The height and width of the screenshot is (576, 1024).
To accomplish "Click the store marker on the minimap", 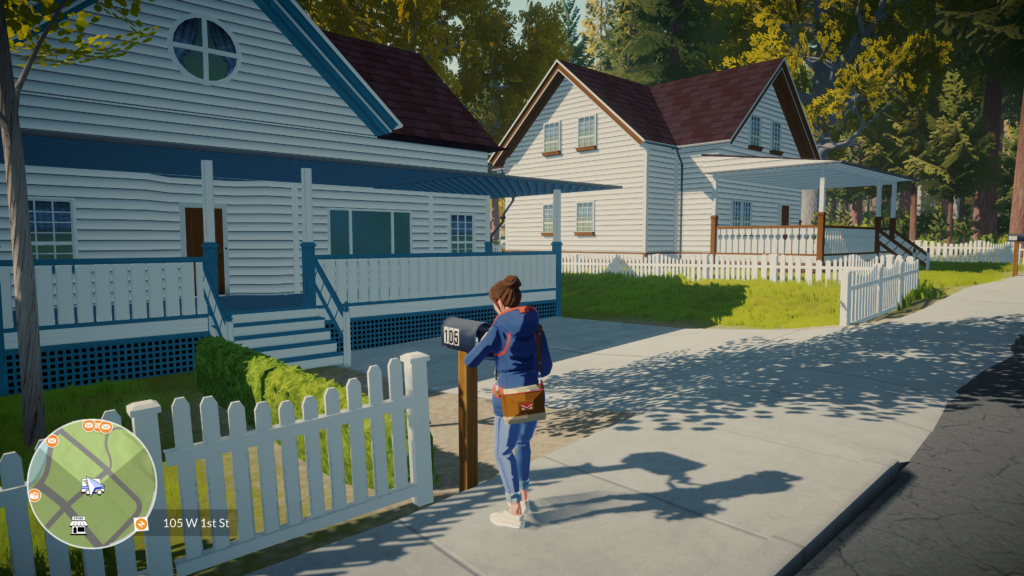I will (x=78, y=525).
